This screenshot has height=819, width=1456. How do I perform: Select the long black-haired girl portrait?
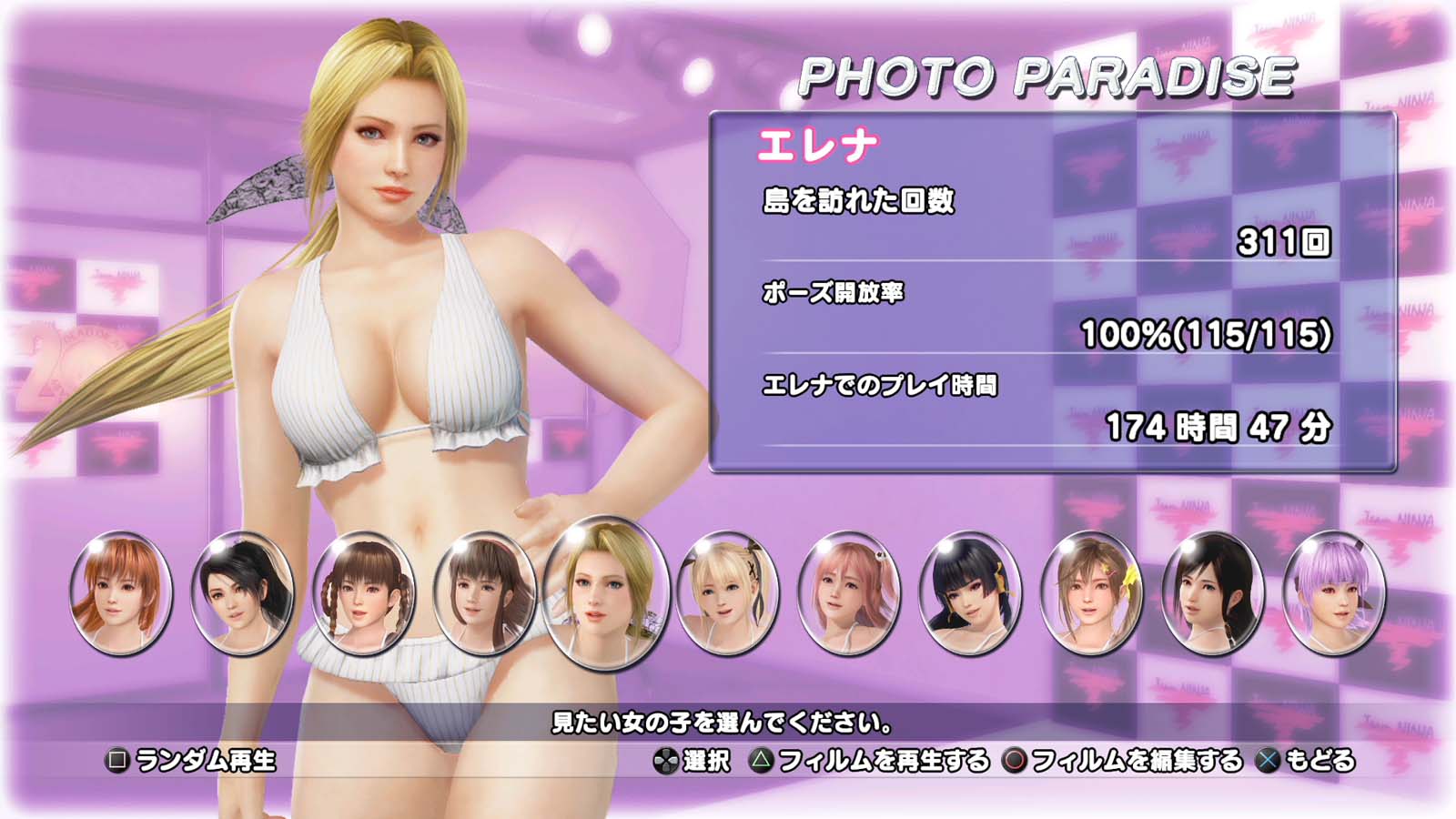tap(1212, 591)
